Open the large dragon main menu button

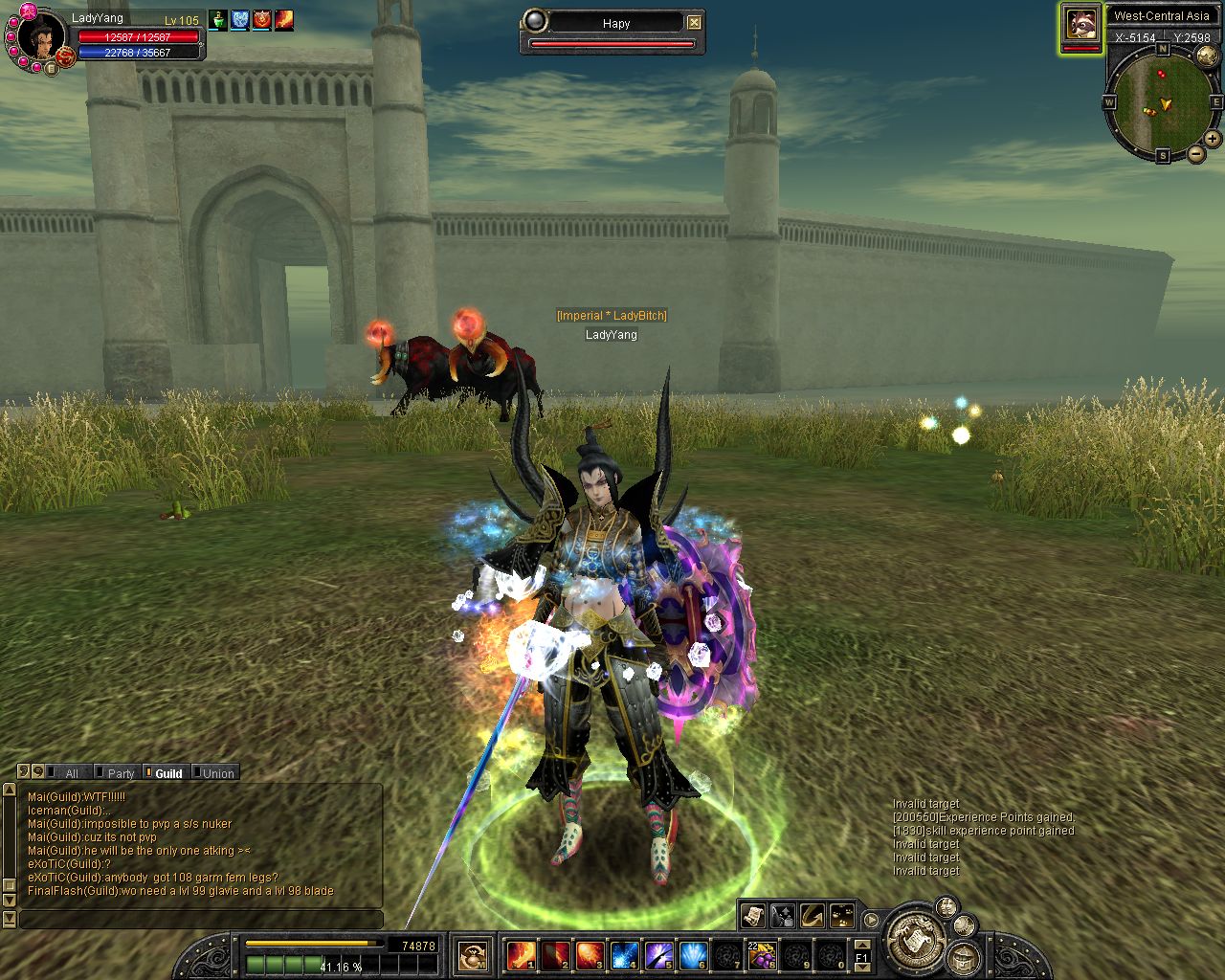coord(916,940)
